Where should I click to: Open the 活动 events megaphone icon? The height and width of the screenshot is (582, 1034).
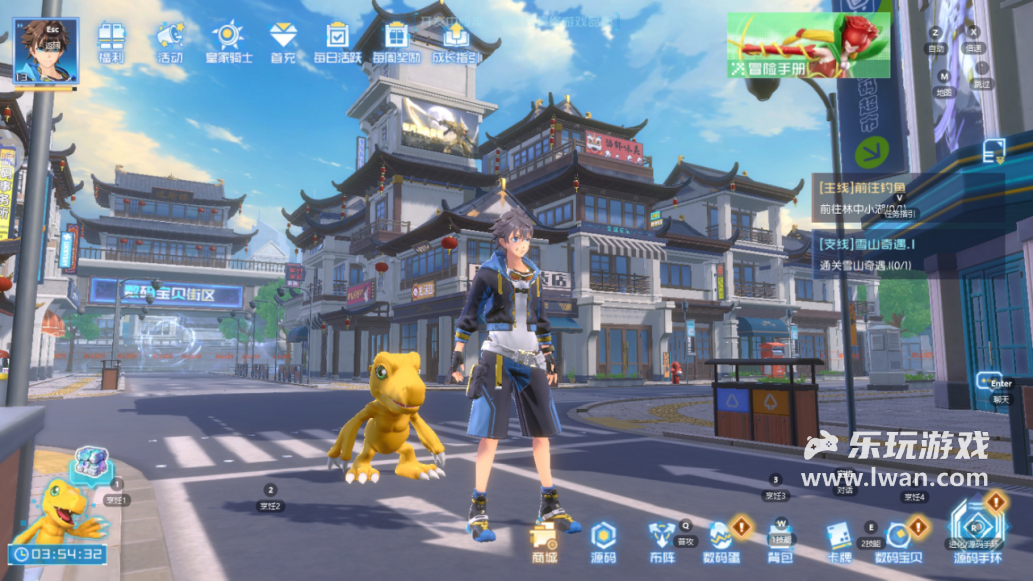click(x=170, y=40)
